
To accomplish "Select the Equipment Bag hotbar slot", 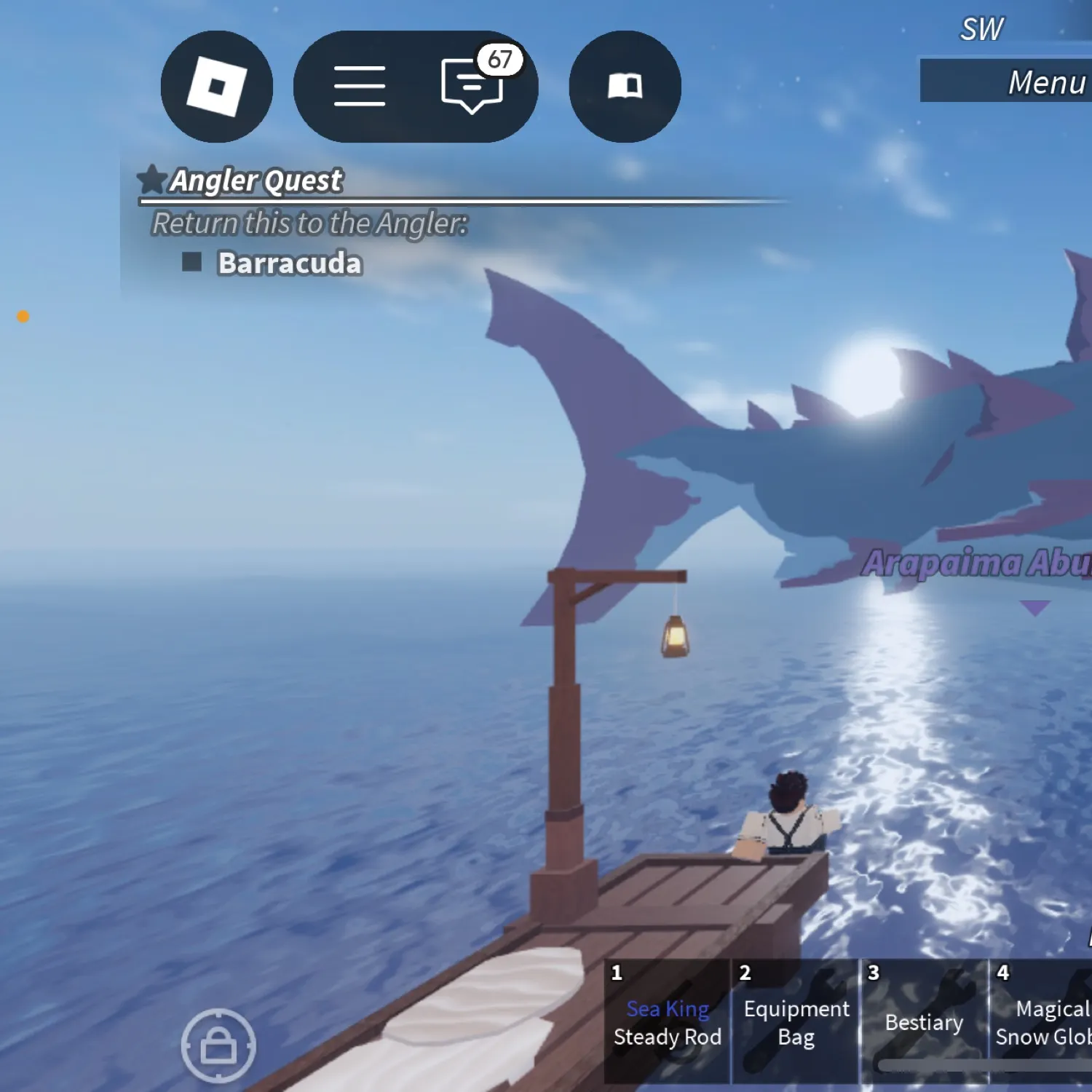I will [796, 1022].
